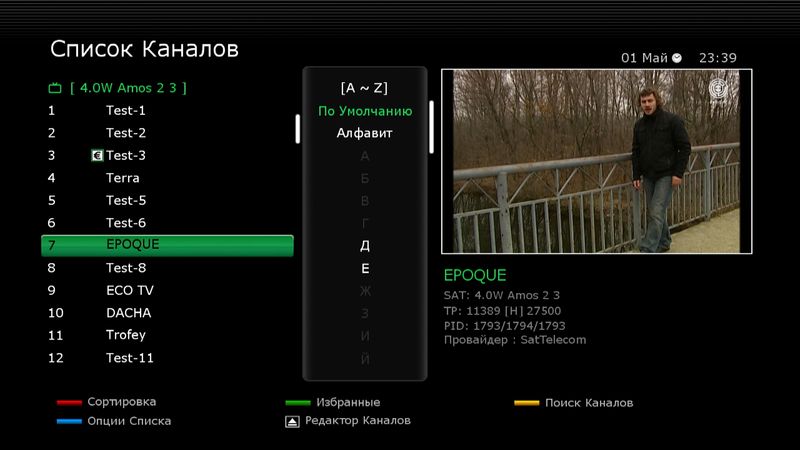Select channel Test-1 in the list
The height and width of the screenshot is (450, 800).
[x=126, y=110]
